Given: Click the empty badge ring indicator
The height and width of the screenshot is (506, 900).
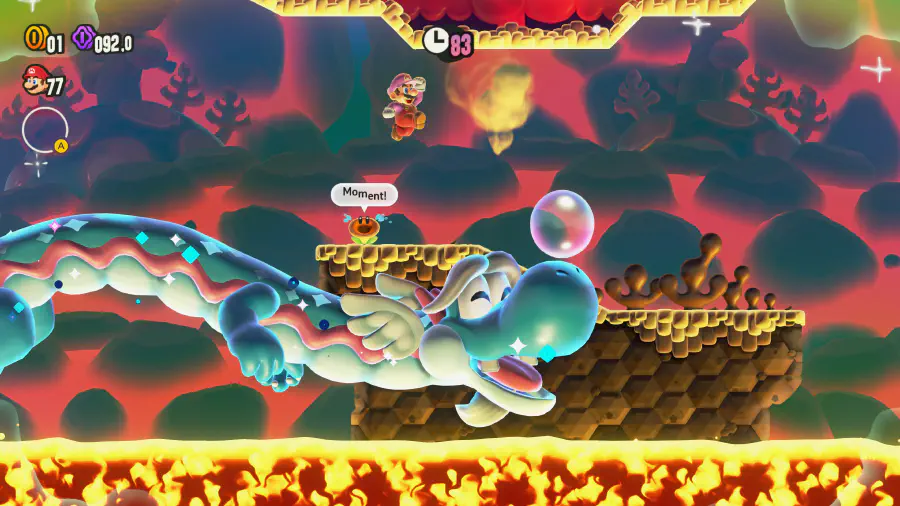Looking at the screenshot, I should [x=45, y=129].
